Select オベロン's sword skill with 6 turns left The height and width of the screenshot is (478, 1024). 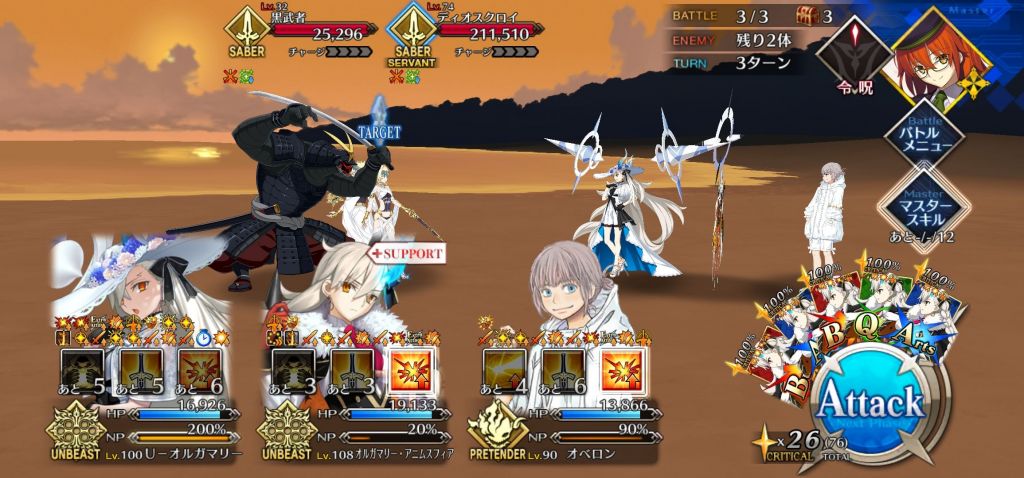562,369
